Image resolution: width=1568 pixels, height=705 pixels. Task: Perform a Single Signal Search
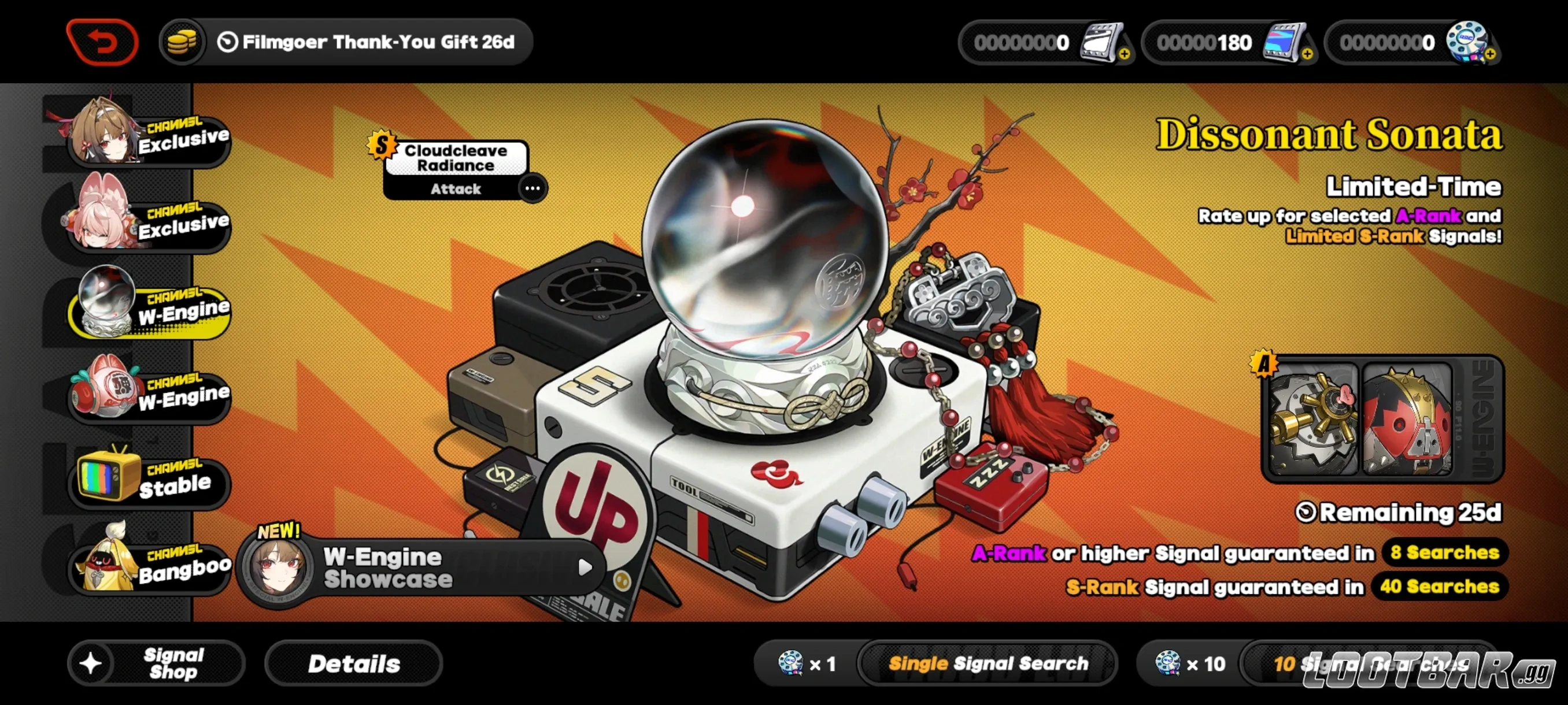[989, 663]
